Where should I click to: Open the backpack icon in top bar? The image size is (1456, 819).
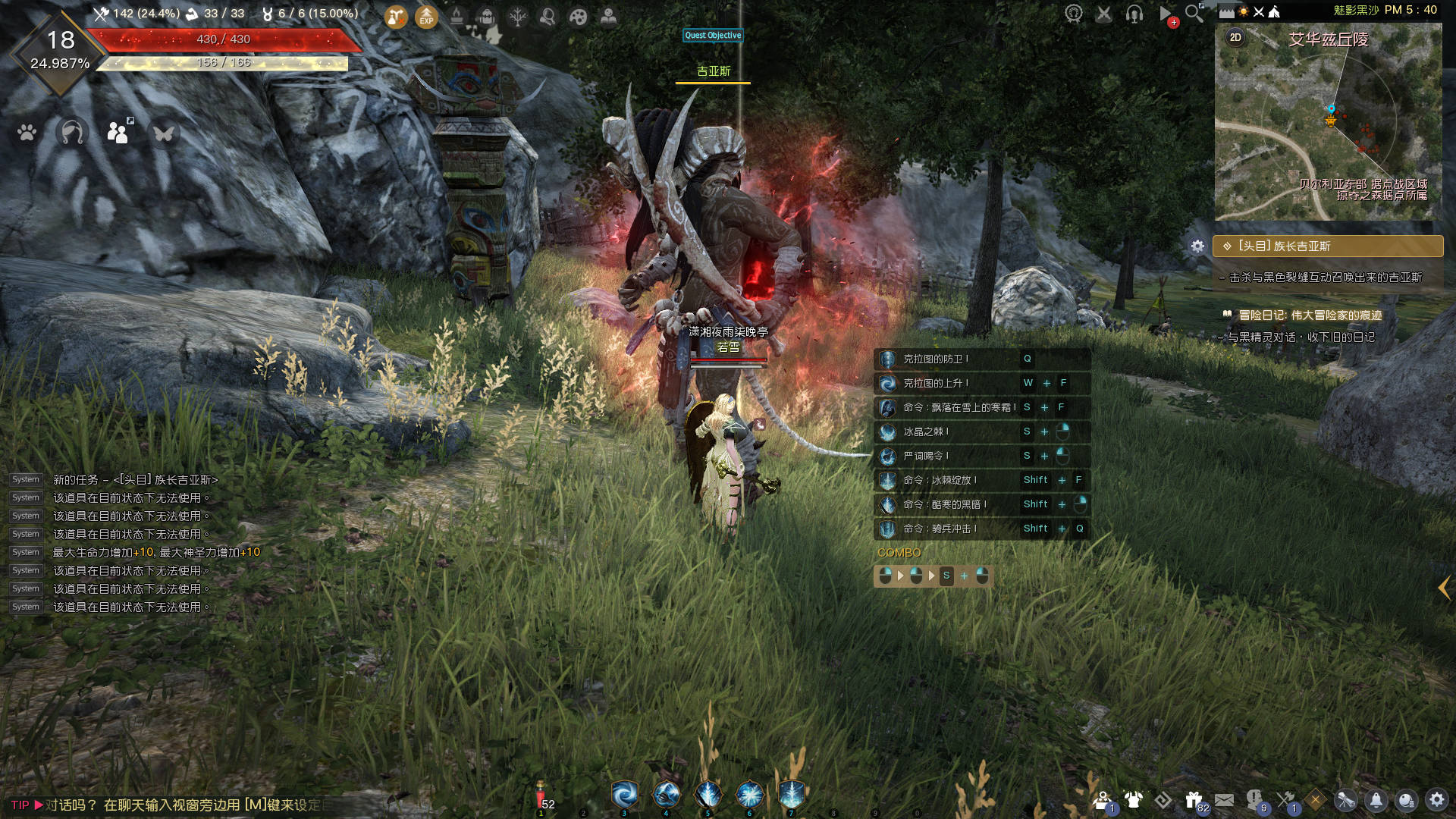[487, 16]
